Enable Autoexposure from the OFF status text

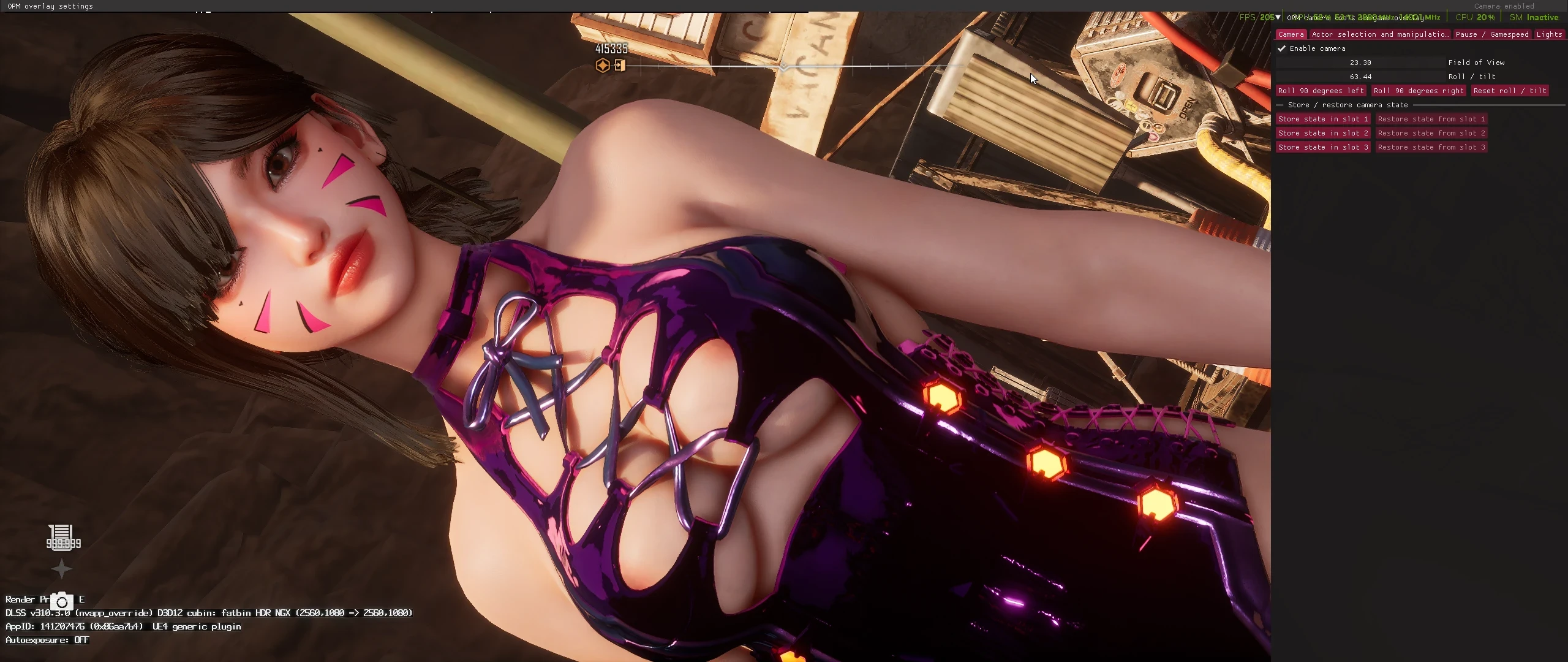pyautogui.click(x=82, y=639)
